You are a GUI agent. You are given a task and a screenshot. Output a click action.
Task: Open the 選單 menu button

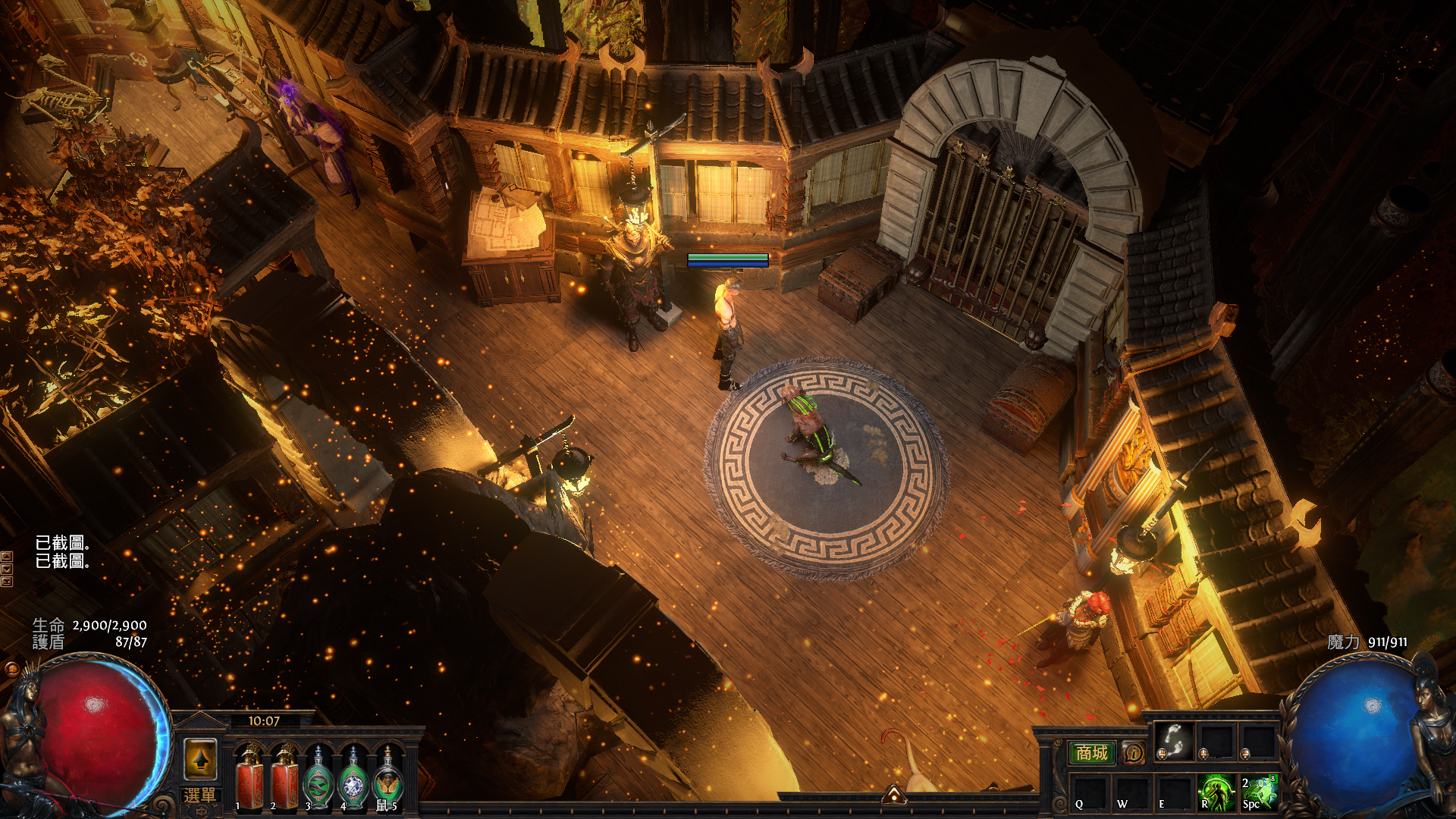(200, 795)
